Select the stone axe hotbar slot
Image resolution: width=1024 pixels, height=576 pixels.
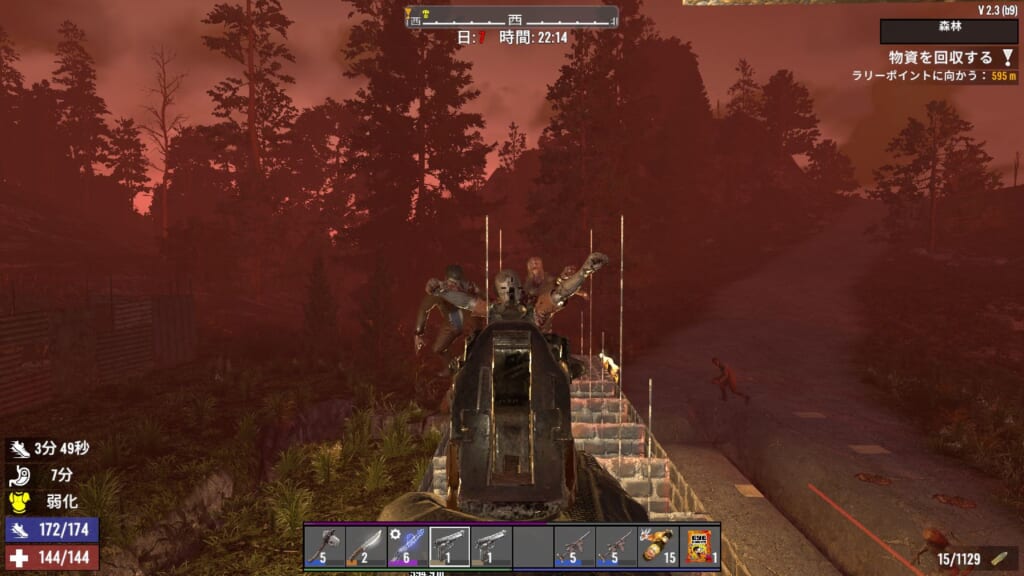324,547
